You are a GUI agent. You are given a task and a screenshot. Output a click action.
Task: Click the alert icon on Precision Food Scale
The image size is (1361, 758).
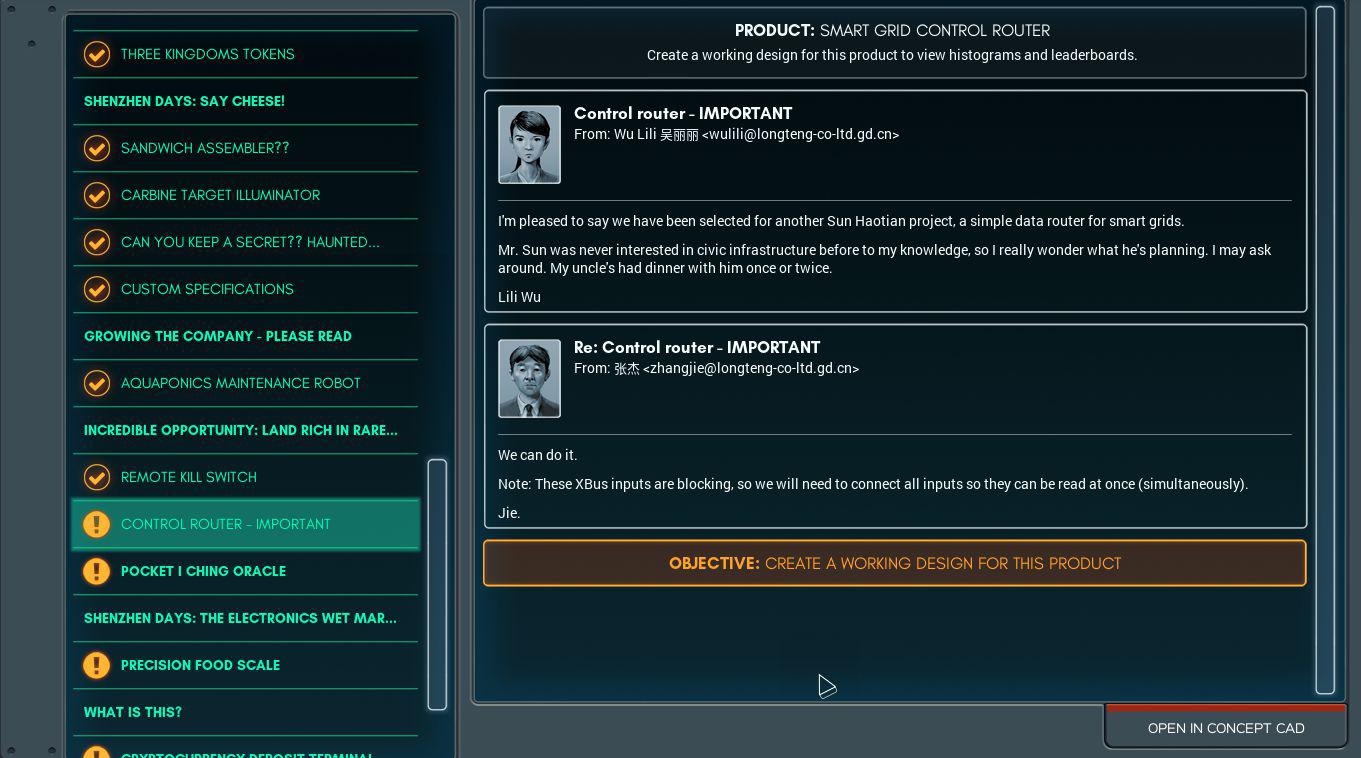pyautogui.click(x=97, y=665)
